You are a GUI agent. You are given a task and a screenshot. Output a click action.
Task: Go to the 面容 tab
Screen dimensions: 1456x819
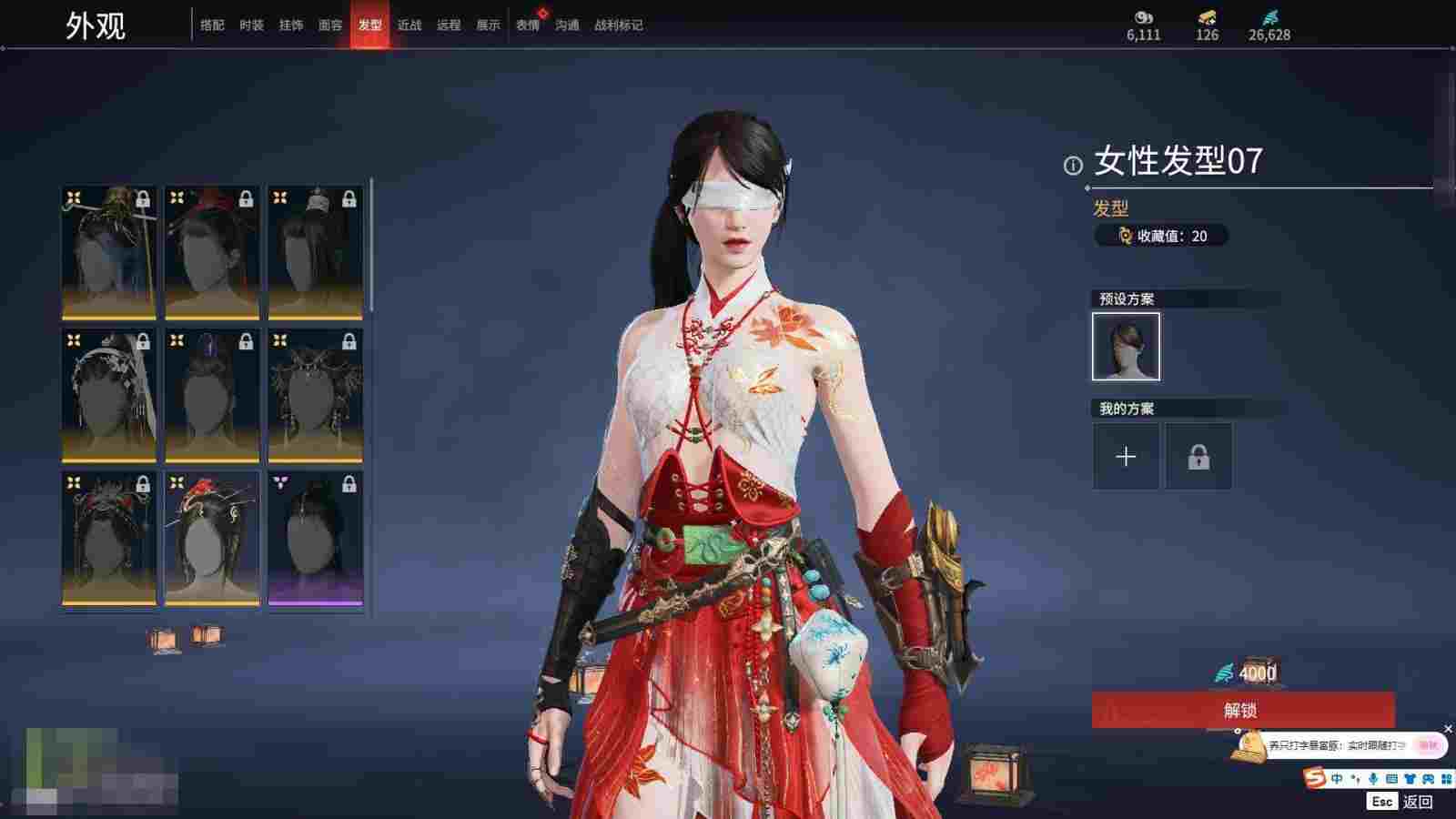tap(330, 25)
